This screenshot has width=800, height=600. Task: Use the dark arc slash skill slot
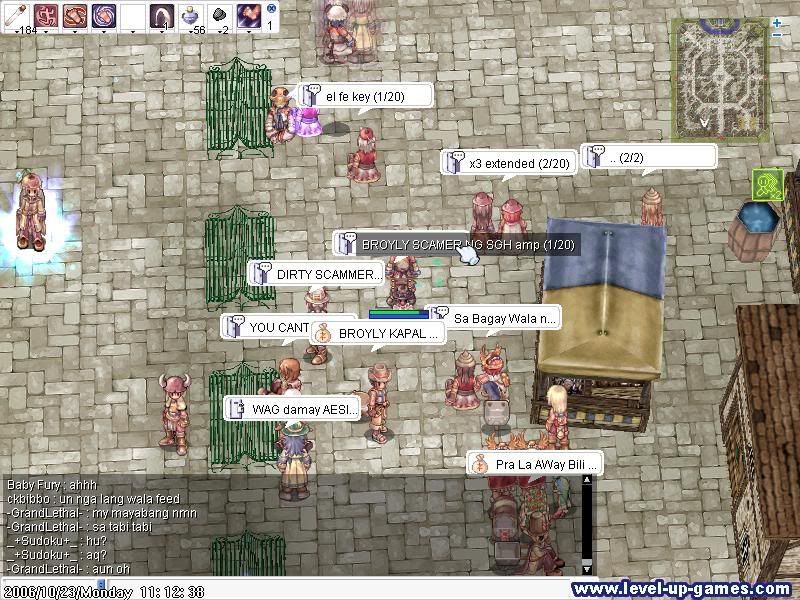click(x=162, y=16)
